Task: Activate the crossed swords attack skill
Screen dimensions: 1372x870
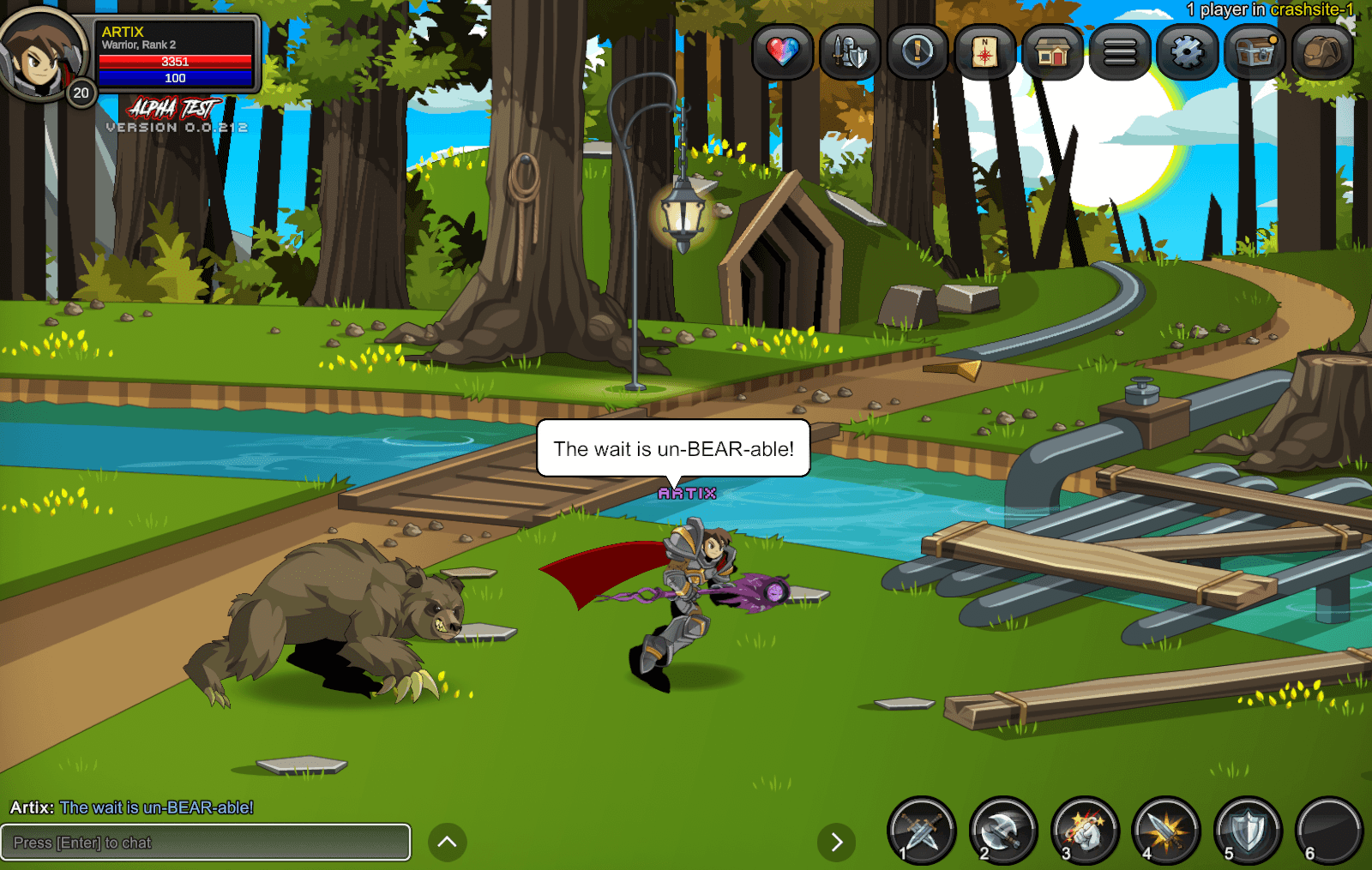Action: tap(922, 831)
